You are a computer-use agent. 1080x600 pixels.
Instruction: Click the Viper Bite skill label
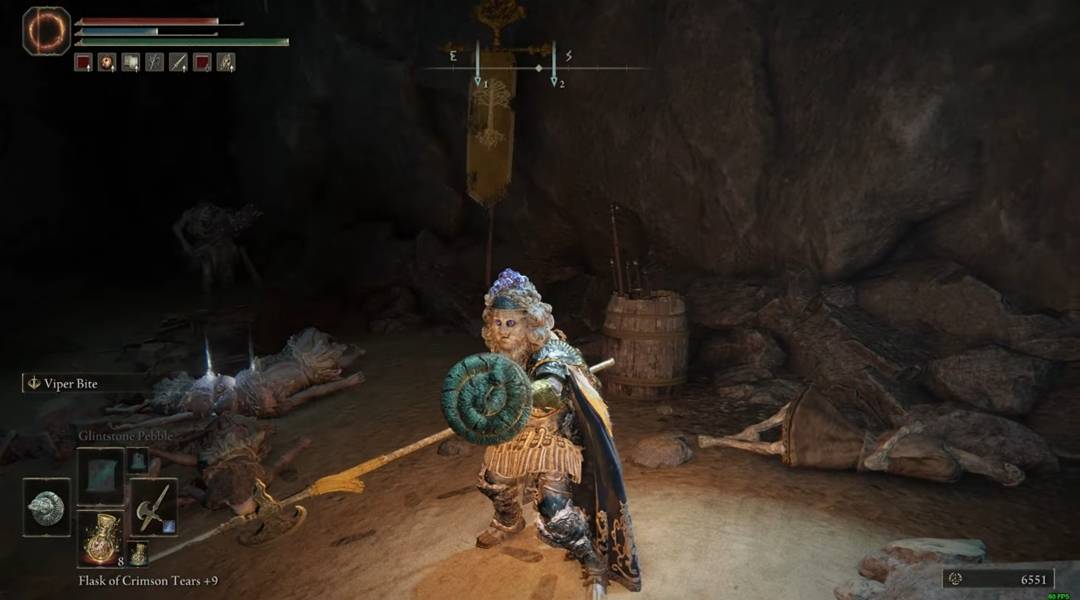click(70, 383)
